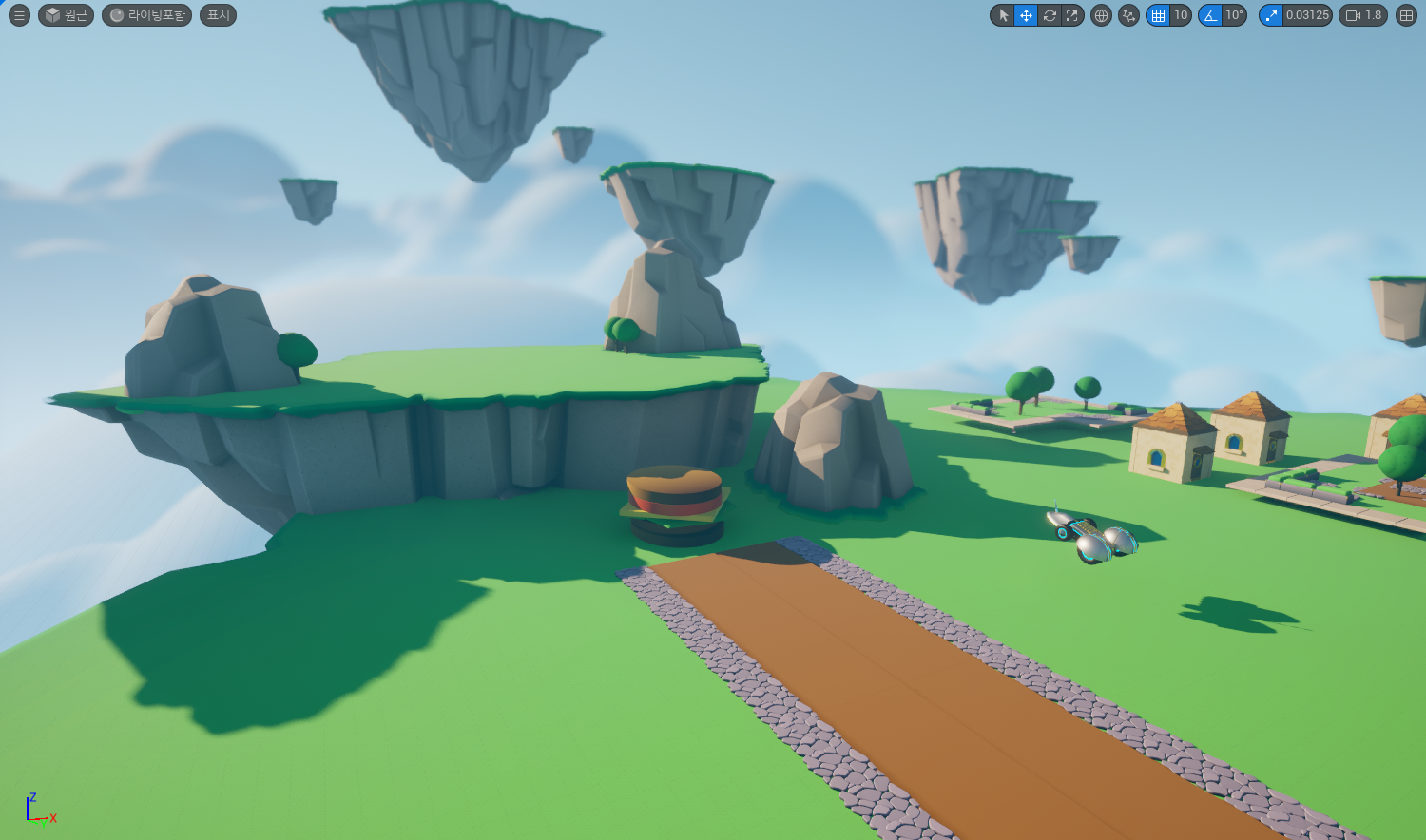Open the scale snap 0.03125 value dropdown
1426x840 pixels.
click(1307, 15)
